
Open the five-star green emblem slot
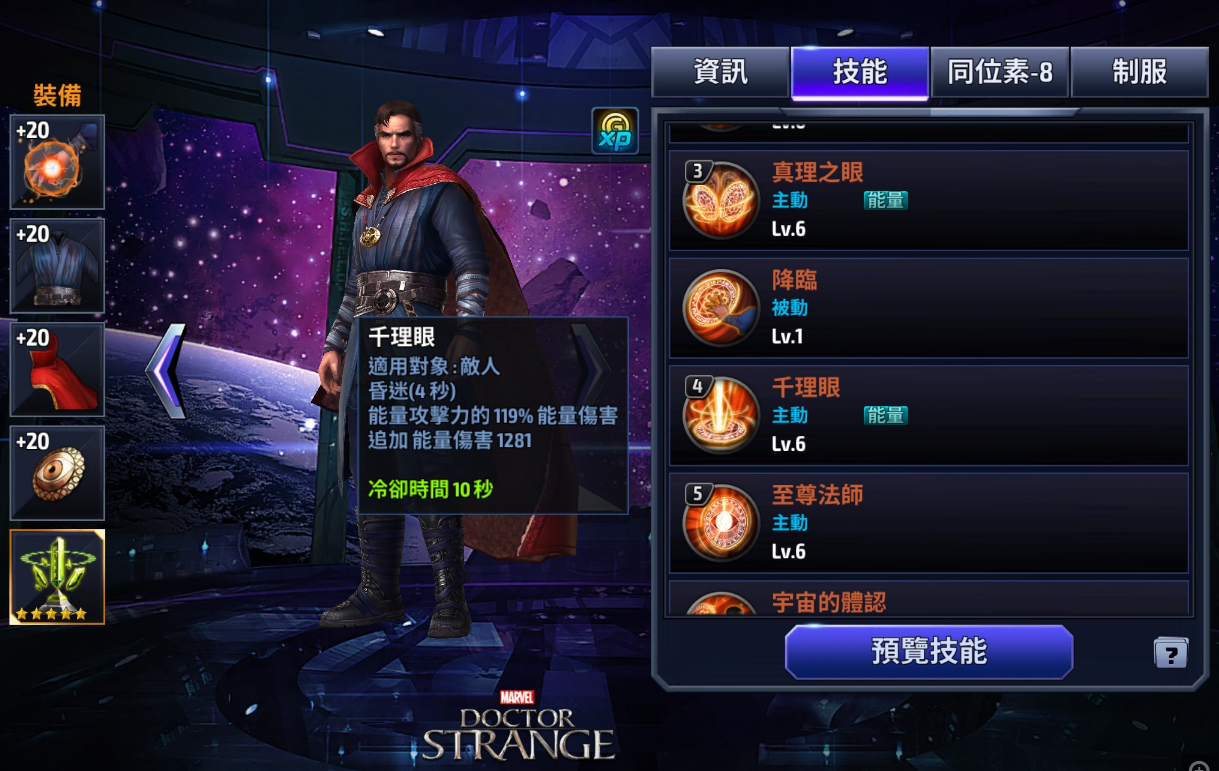[57, 577]
